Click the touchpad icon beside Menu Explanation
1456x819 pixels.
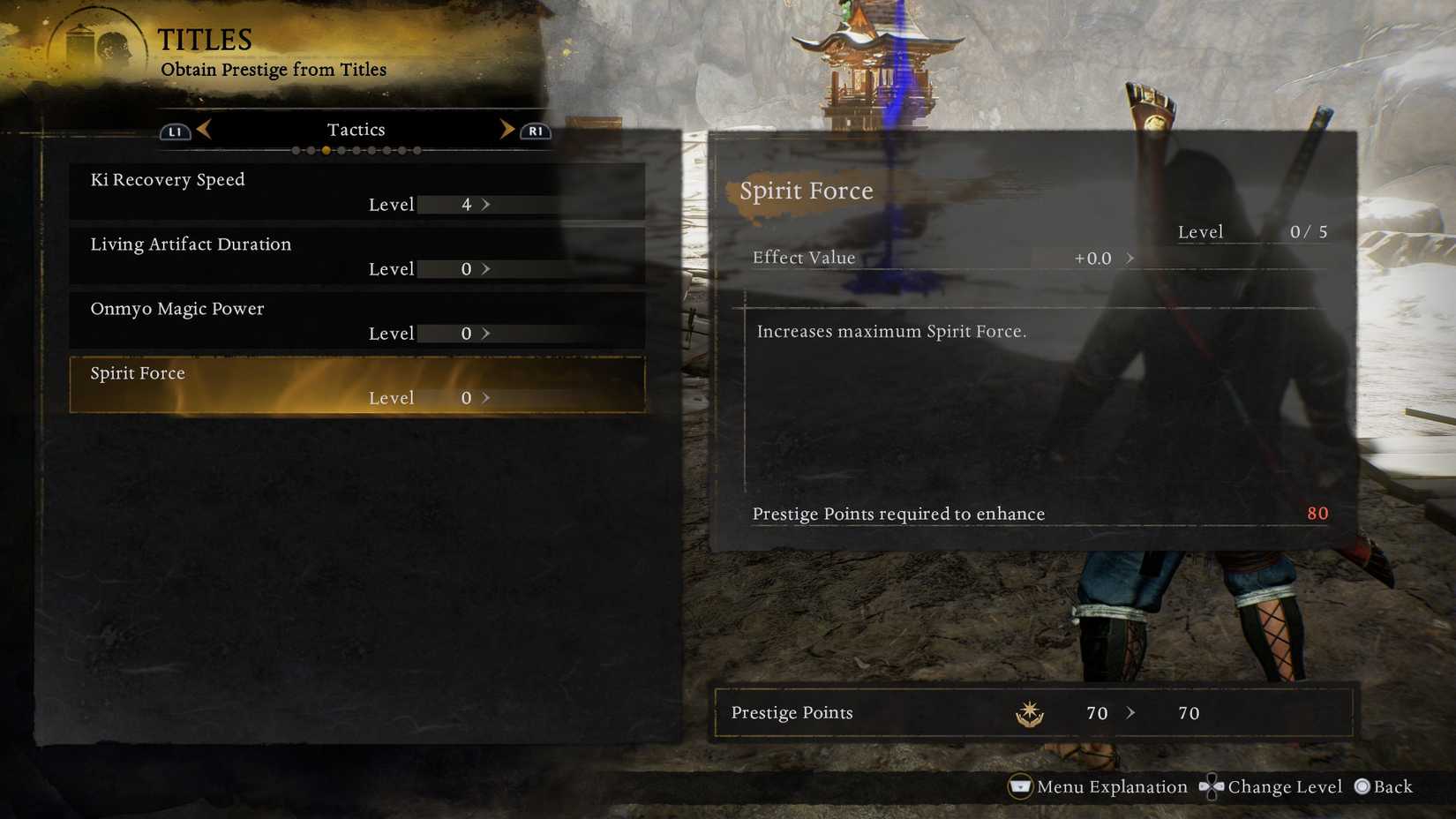coord(1021,786)
